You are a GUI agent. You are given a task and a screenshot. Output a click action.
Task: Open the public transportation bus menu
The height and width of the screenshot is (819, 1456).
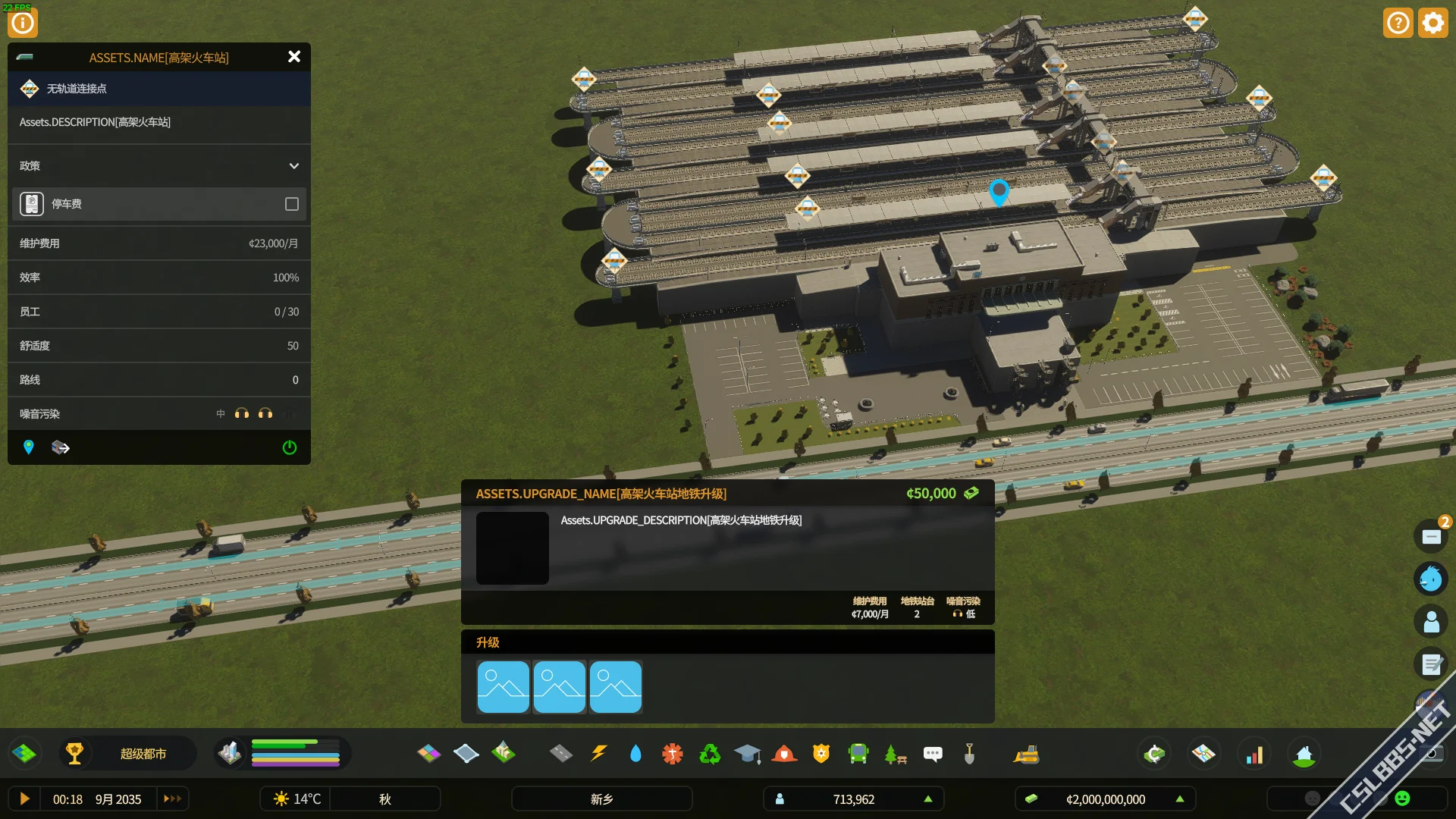point(858,754)
